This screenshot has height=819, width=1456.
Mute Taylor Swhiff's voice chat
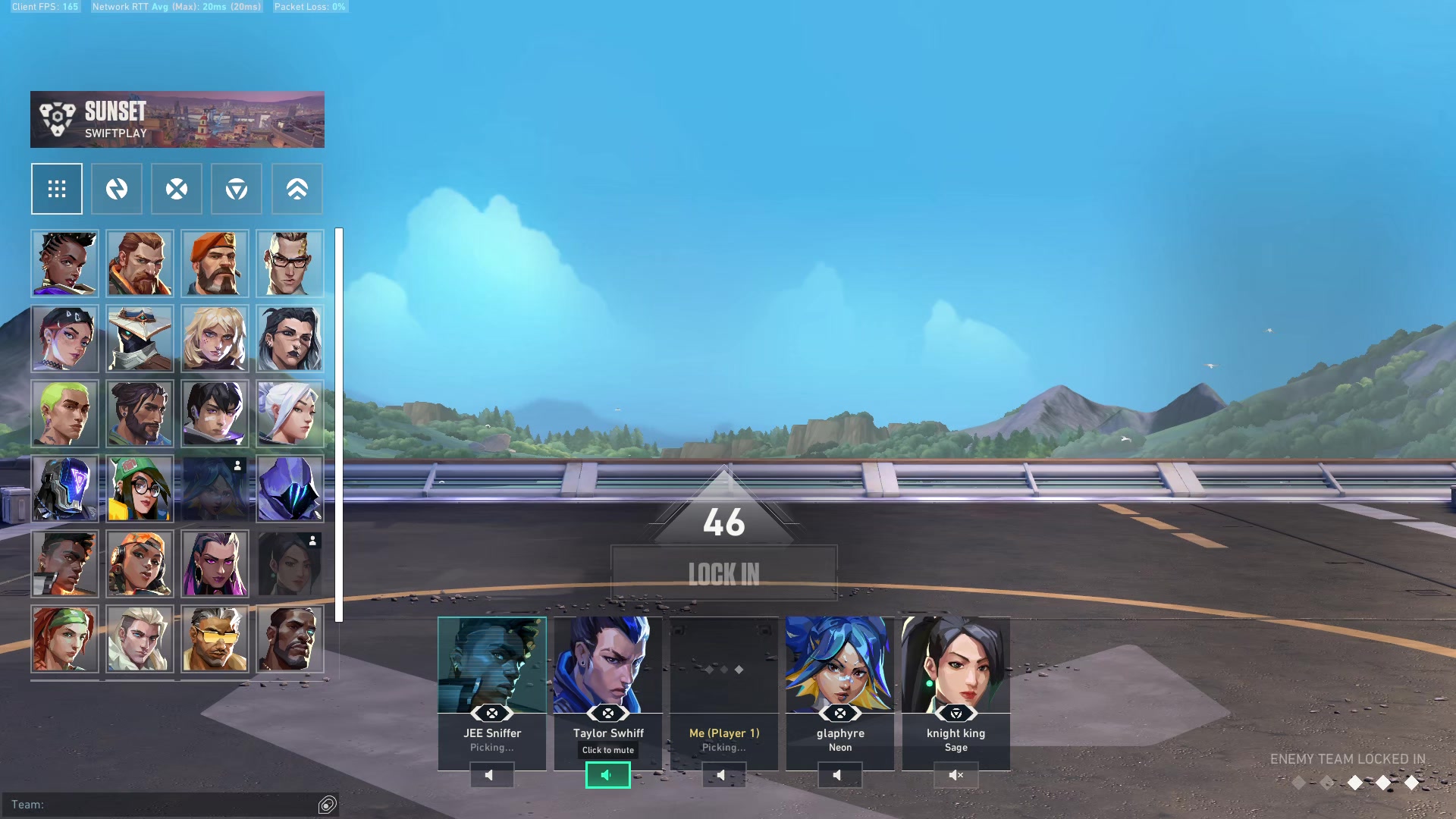tap(607, 775)
